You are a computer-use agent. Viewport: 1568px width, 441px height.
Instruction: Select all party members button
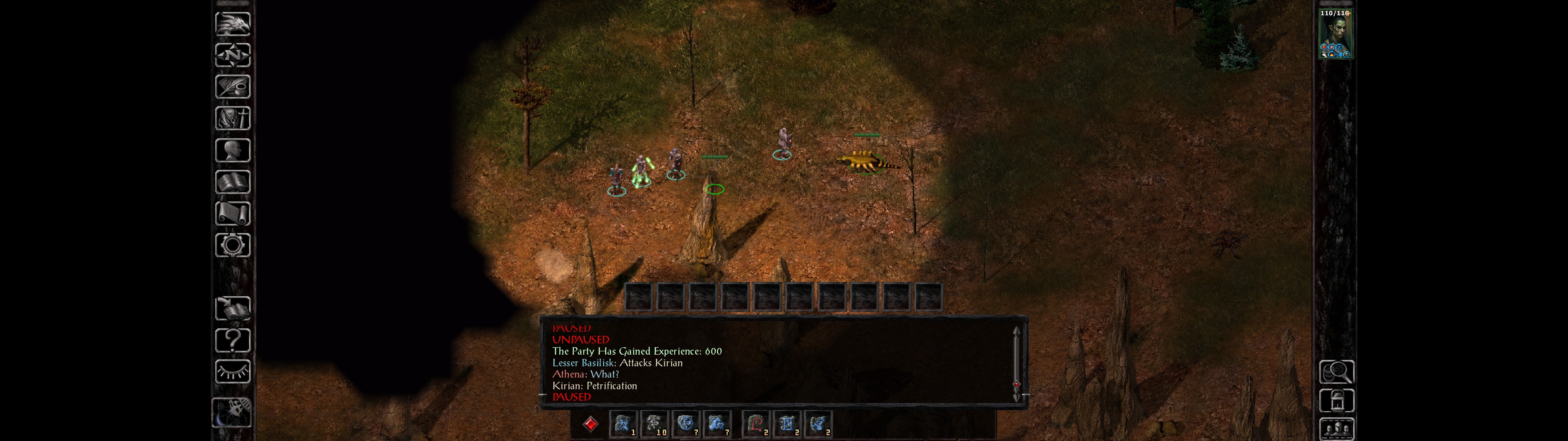(1336, 429)
